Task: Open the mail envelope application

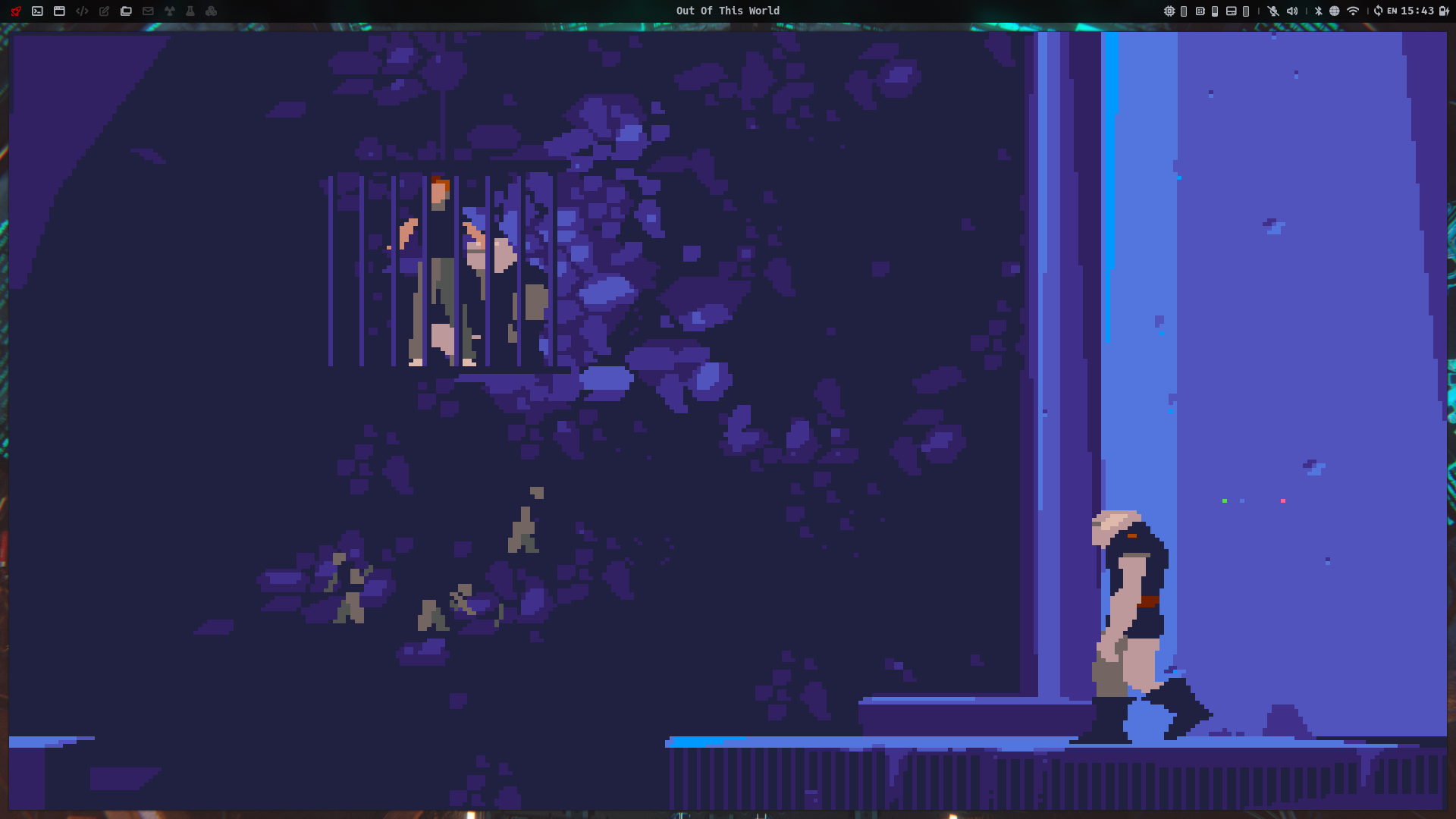Action: (x=148, y=11)
